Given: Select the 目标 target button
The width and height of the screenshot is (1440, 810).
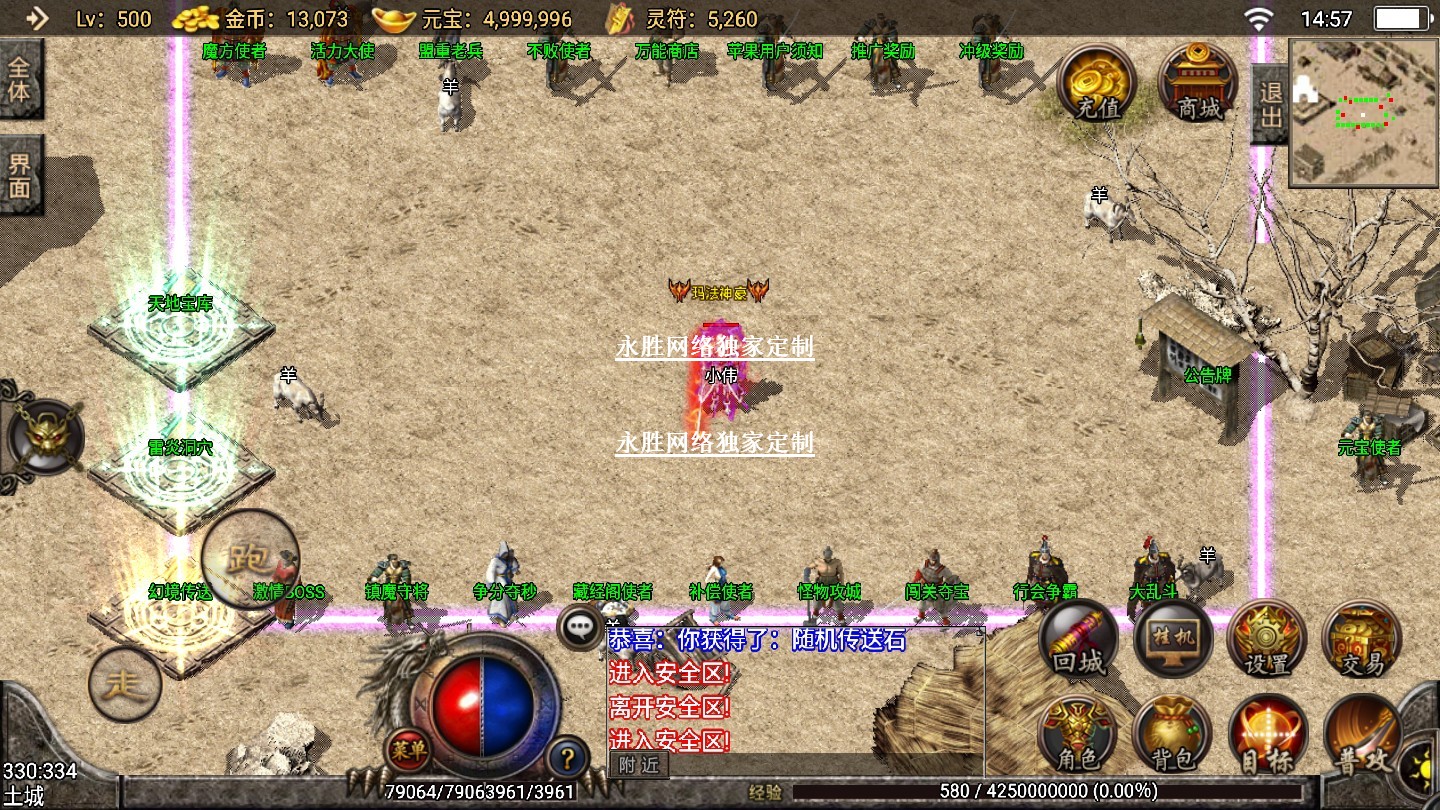Looking at the screenshot, I should tap(1267, 735).
